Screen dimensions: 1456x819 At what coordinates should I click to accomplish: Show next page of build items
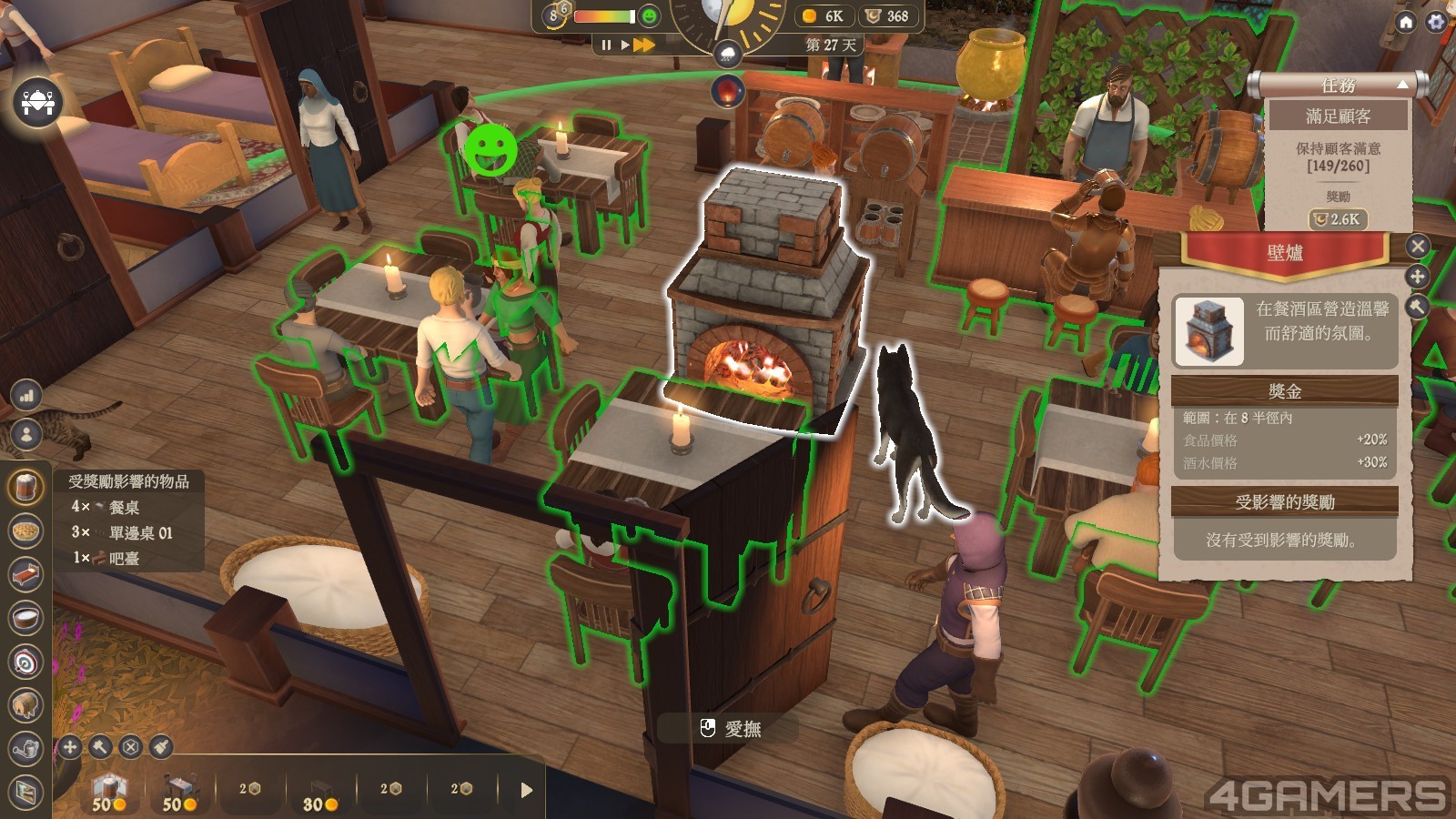pos(526,790)
